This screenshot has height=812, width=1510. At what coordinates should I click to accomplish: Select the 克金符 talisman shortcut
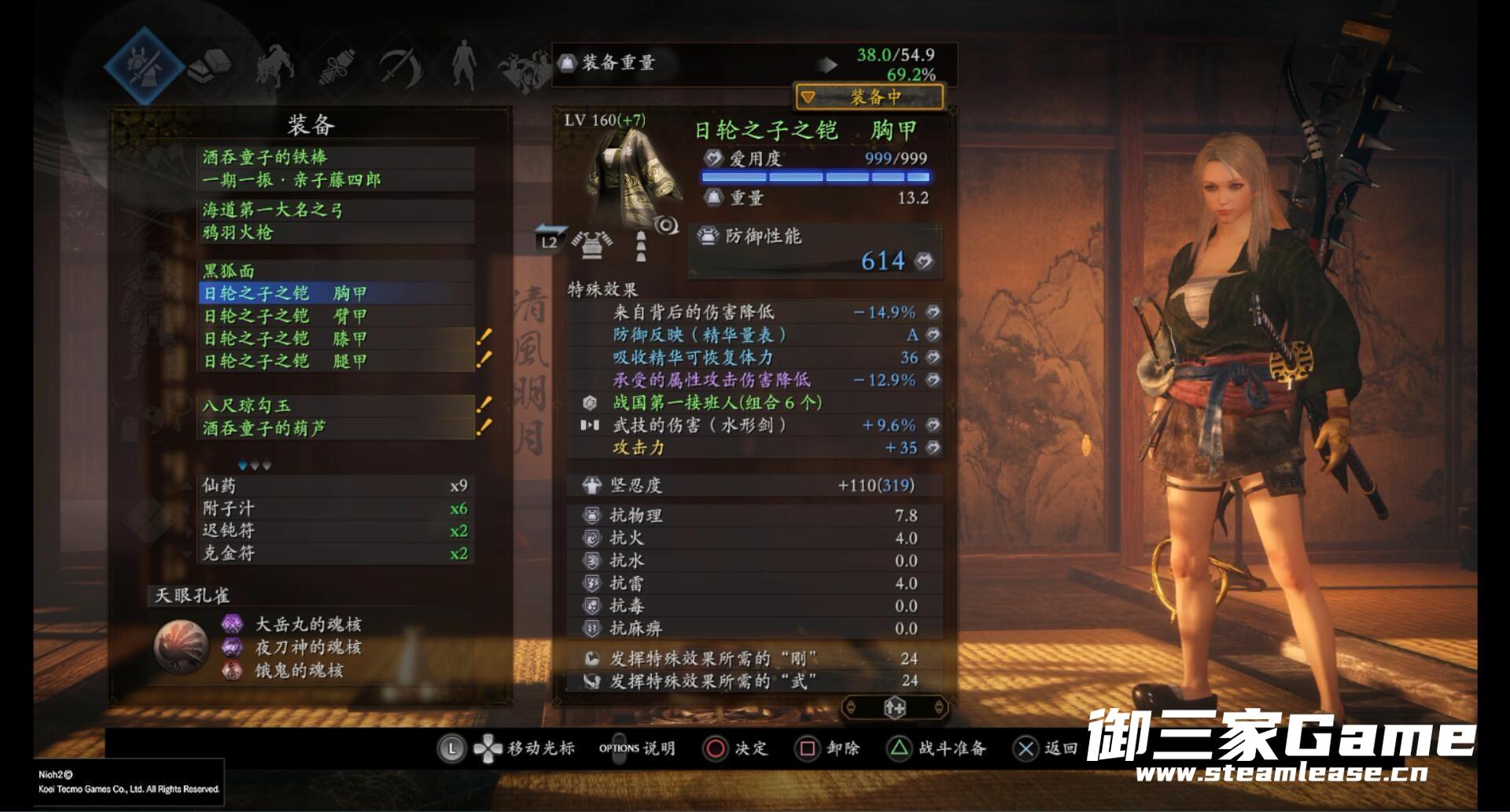coord(335,553)
